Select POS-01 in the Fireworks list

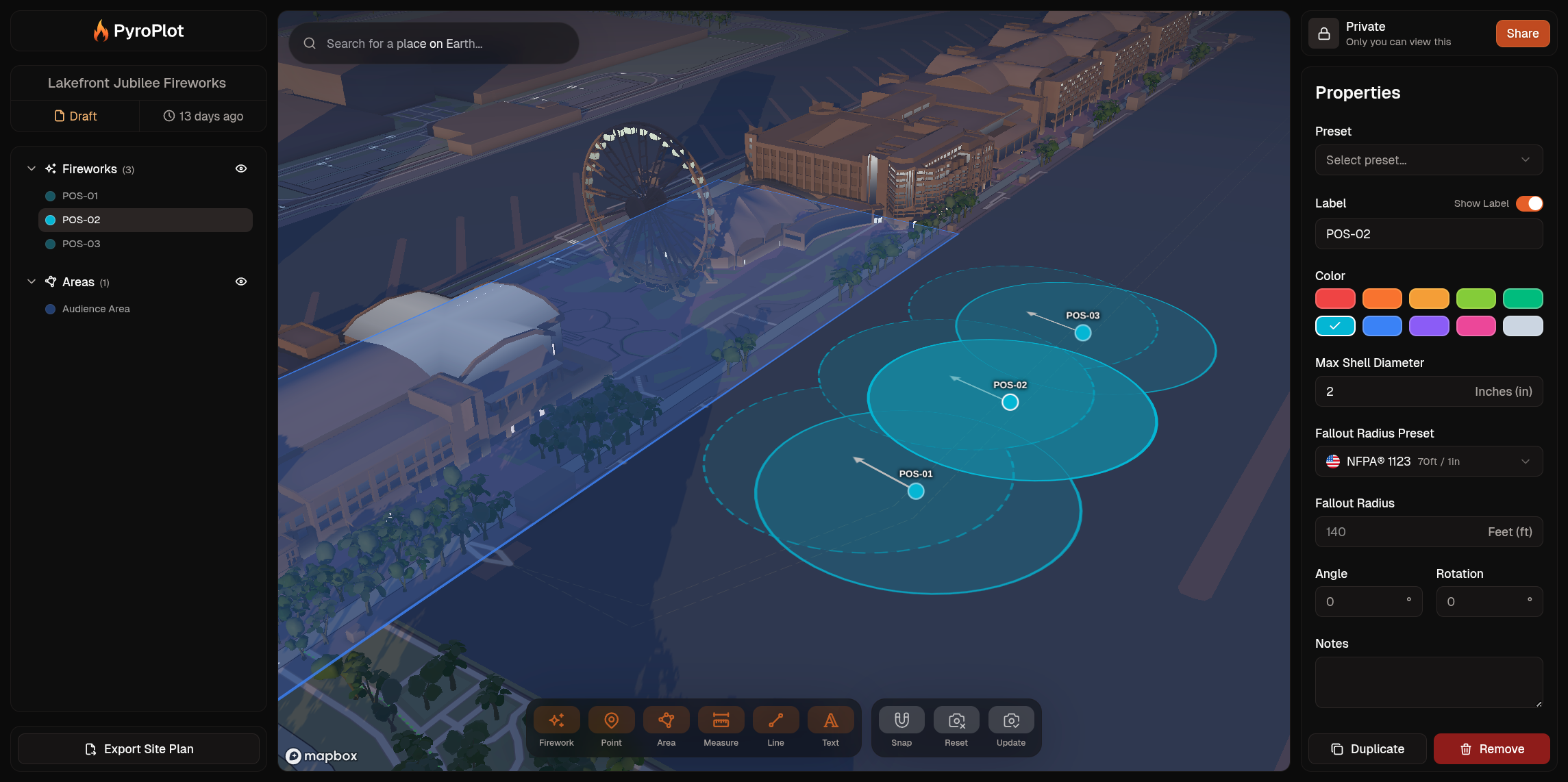pyautogui.click(x=80, y=196)
